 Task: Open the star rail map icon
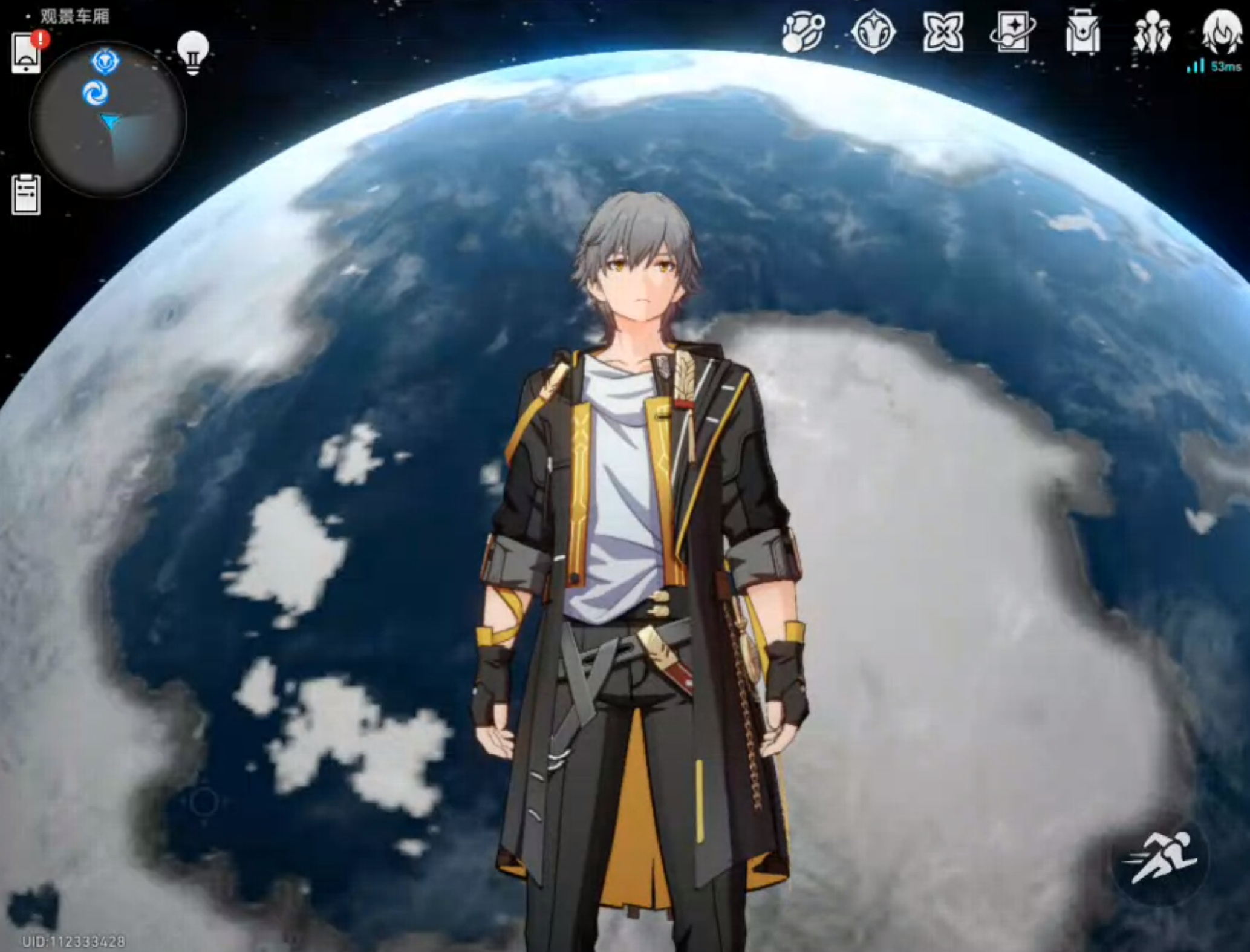coord(802,33)
